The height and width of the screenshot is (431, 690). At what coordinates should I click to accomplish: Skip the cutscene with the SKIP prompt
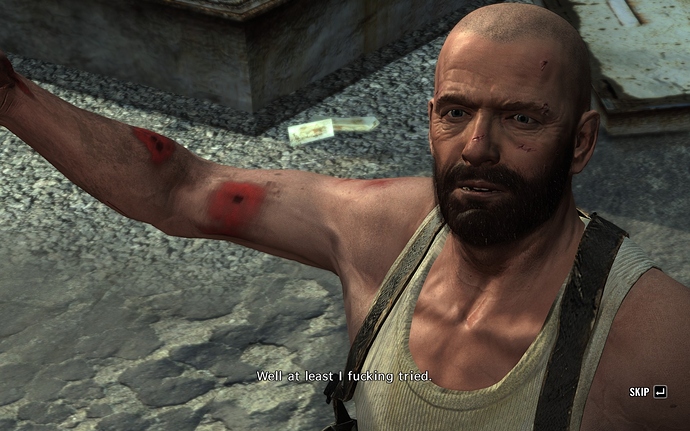(648, 392)
